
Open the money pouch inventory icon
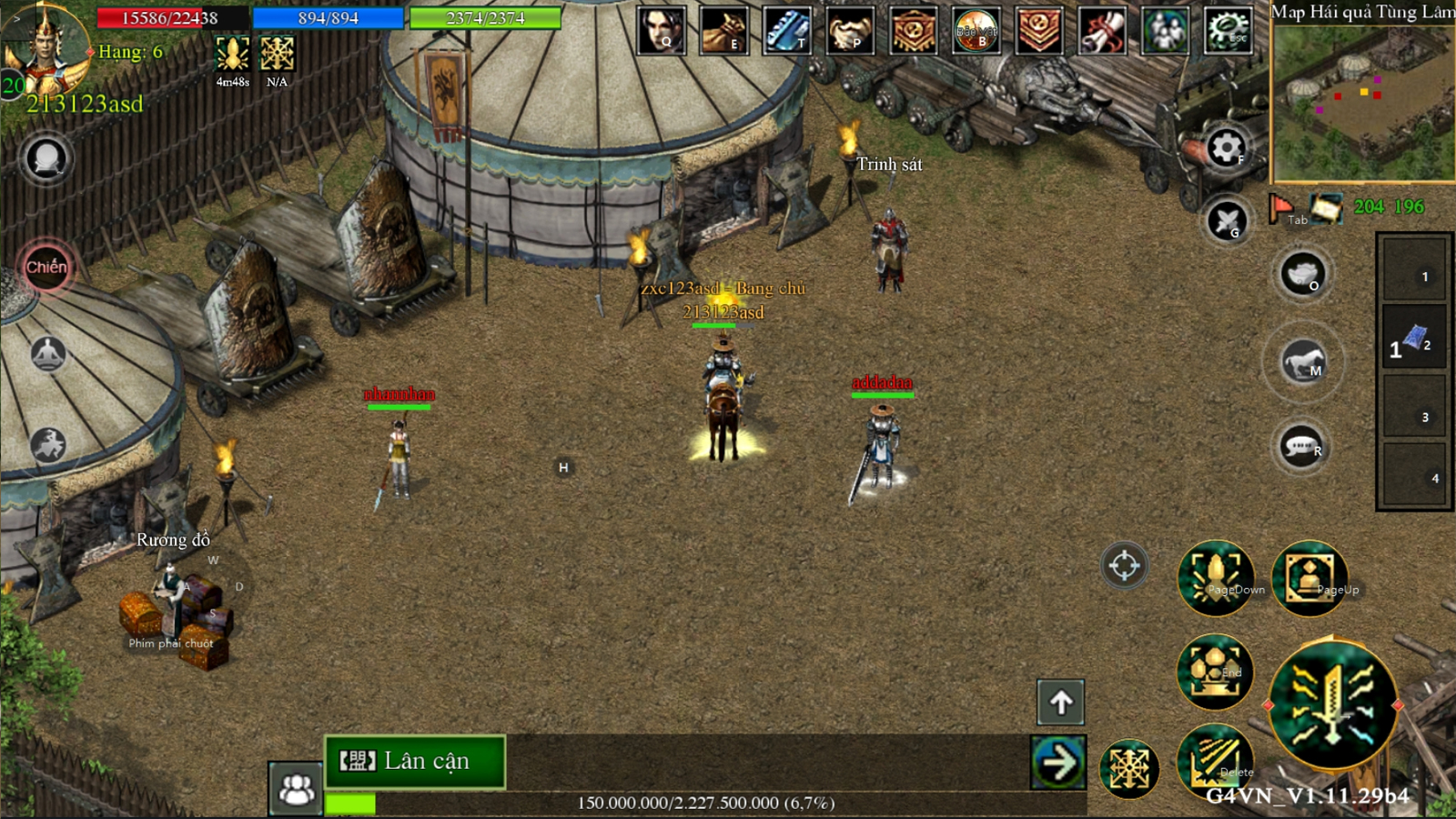[x=724, y=30]
